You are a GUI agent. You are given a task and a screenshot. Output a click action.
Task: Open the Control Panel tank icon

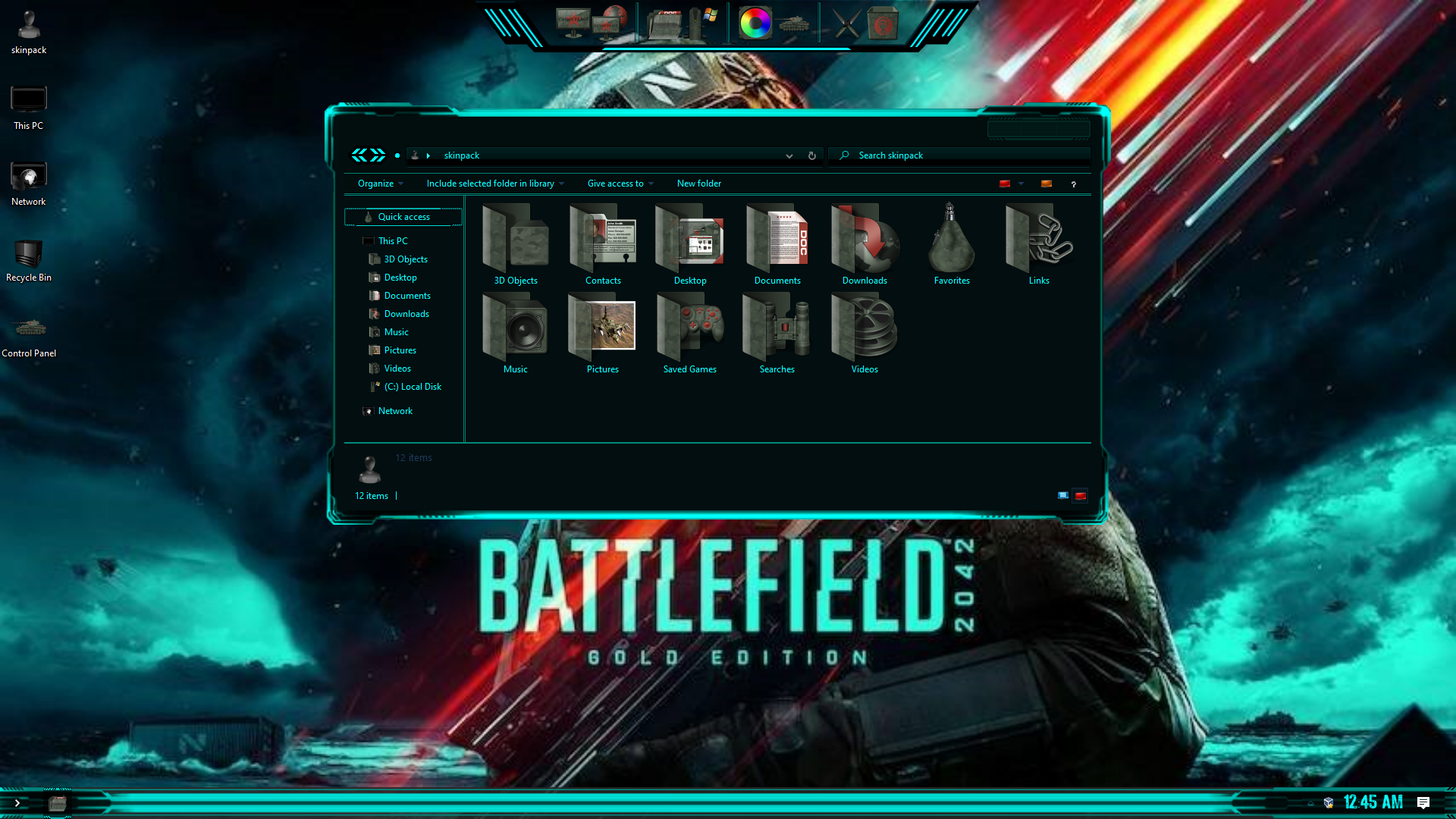29,334
